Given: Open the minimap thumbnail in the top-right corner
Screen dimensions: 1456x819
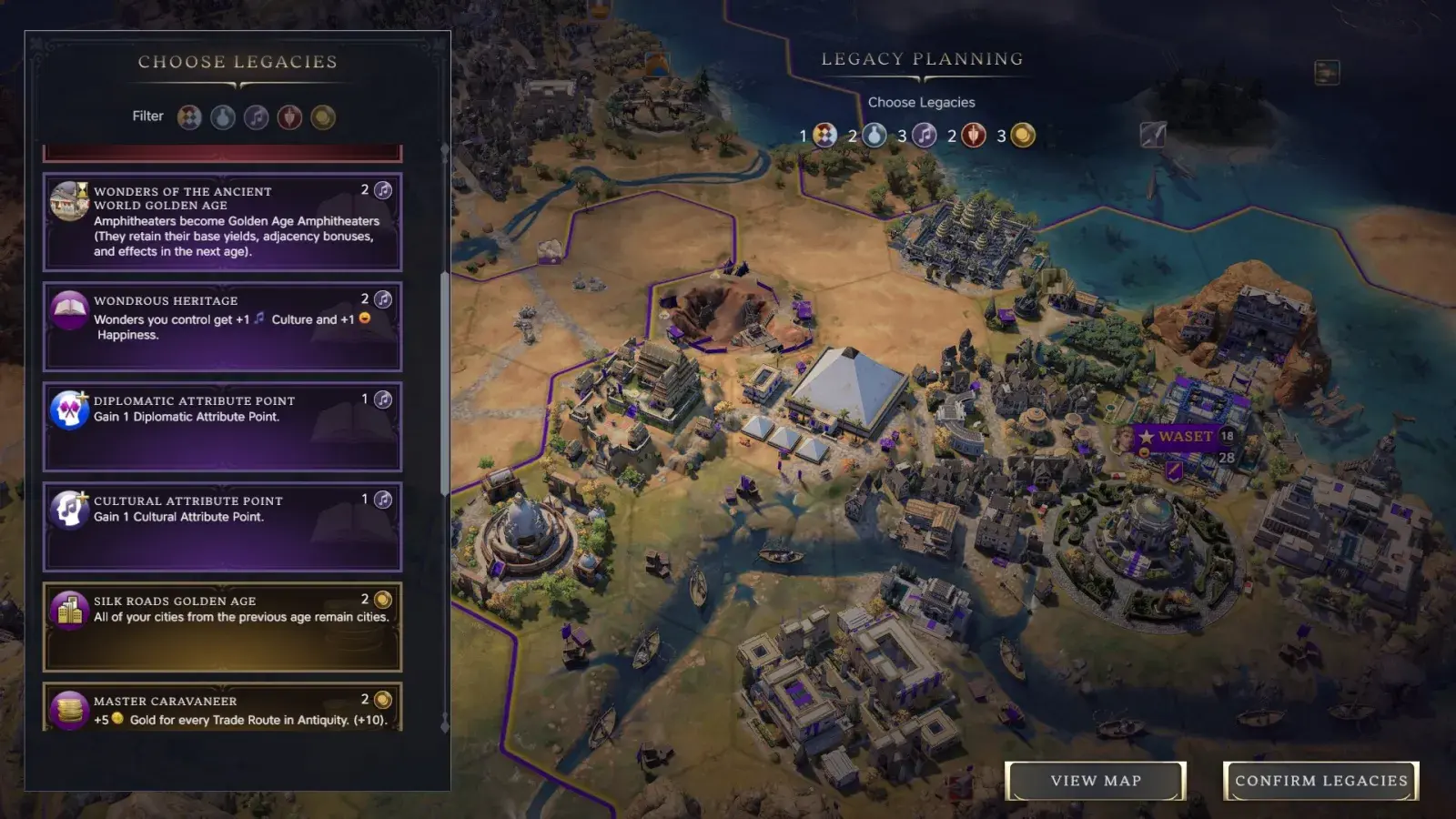Looking at the screenshot, I should pos(1327,74).
